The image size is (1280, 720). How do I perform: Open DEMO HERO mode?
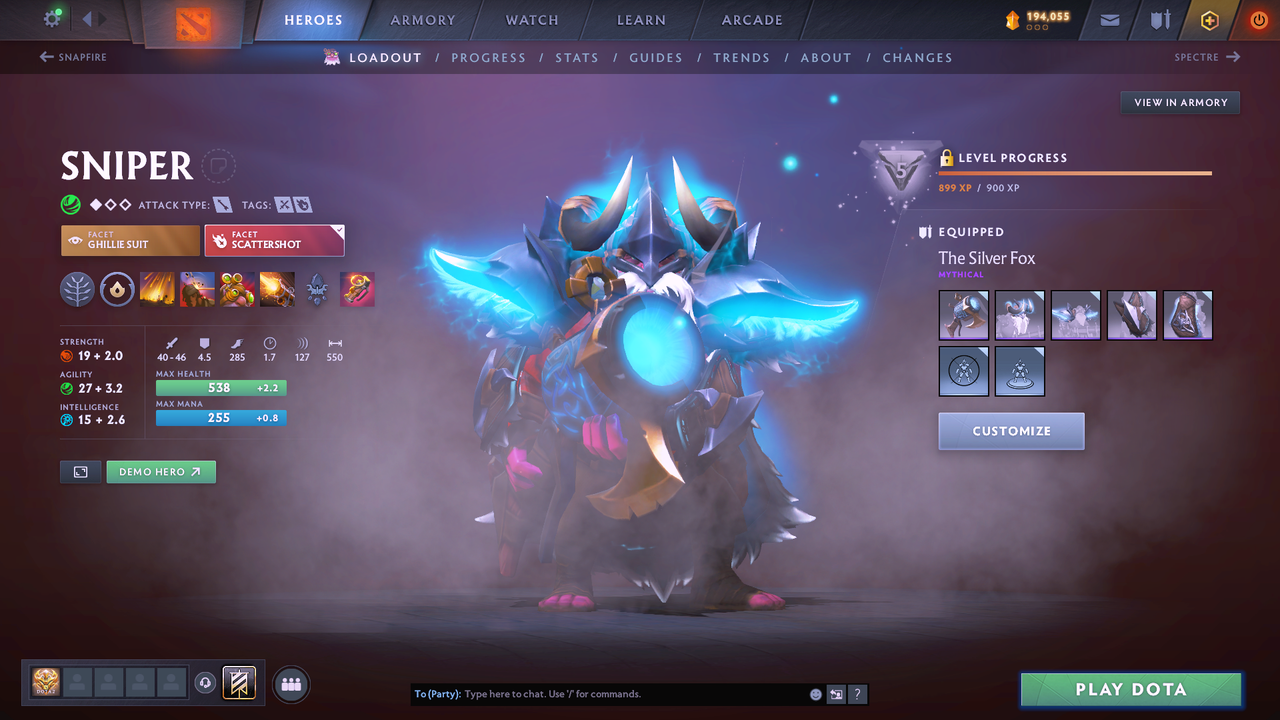pos(160,471)
